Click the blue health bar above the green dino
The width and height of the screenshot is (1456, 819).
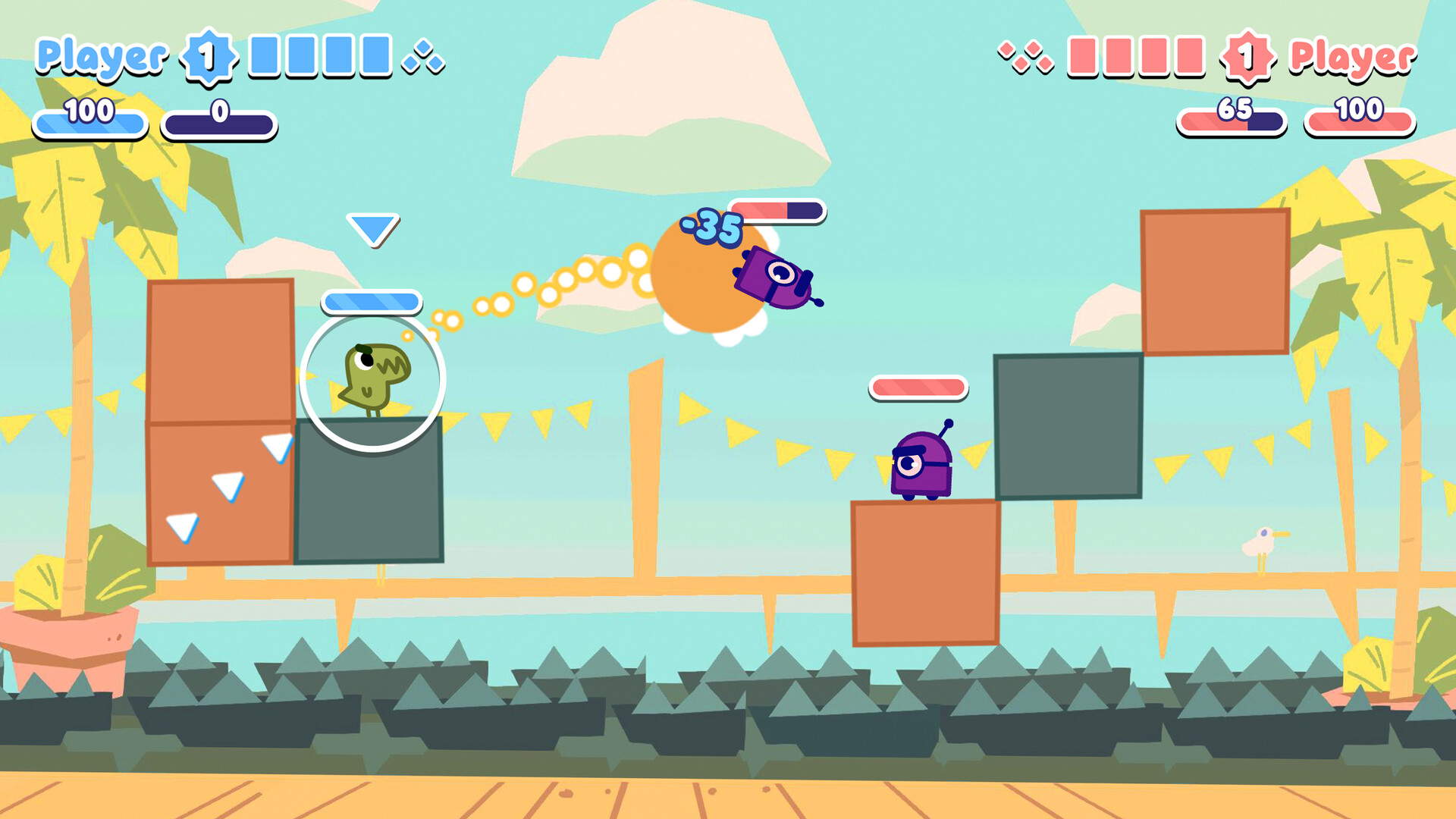(x=371, y=301)
